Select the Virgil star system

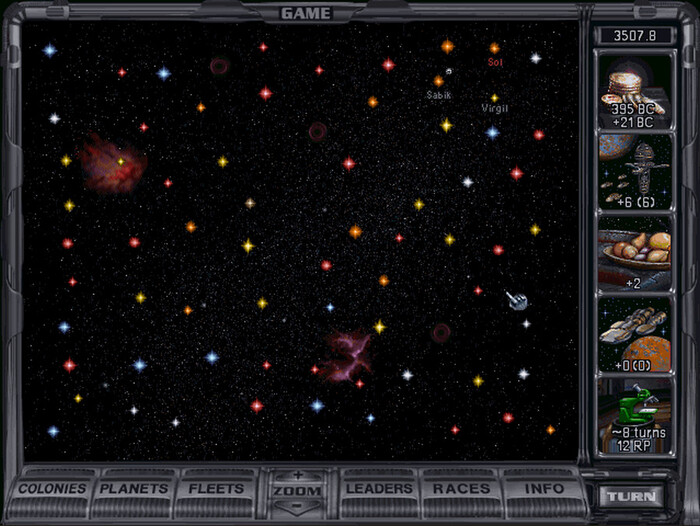pyautogui.click(x=494, y=98)
